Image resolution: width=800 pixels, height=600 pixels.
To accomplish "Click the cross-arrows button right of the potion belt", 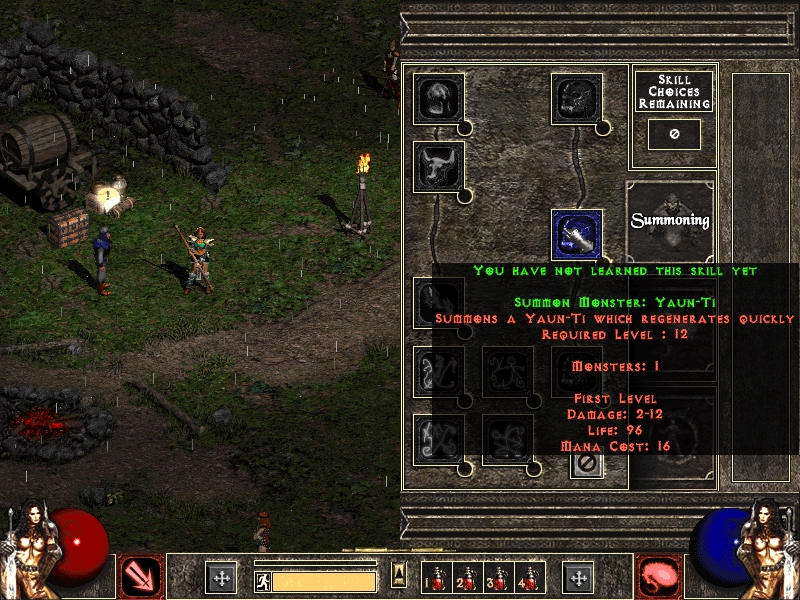I will [x=578, y=578].
